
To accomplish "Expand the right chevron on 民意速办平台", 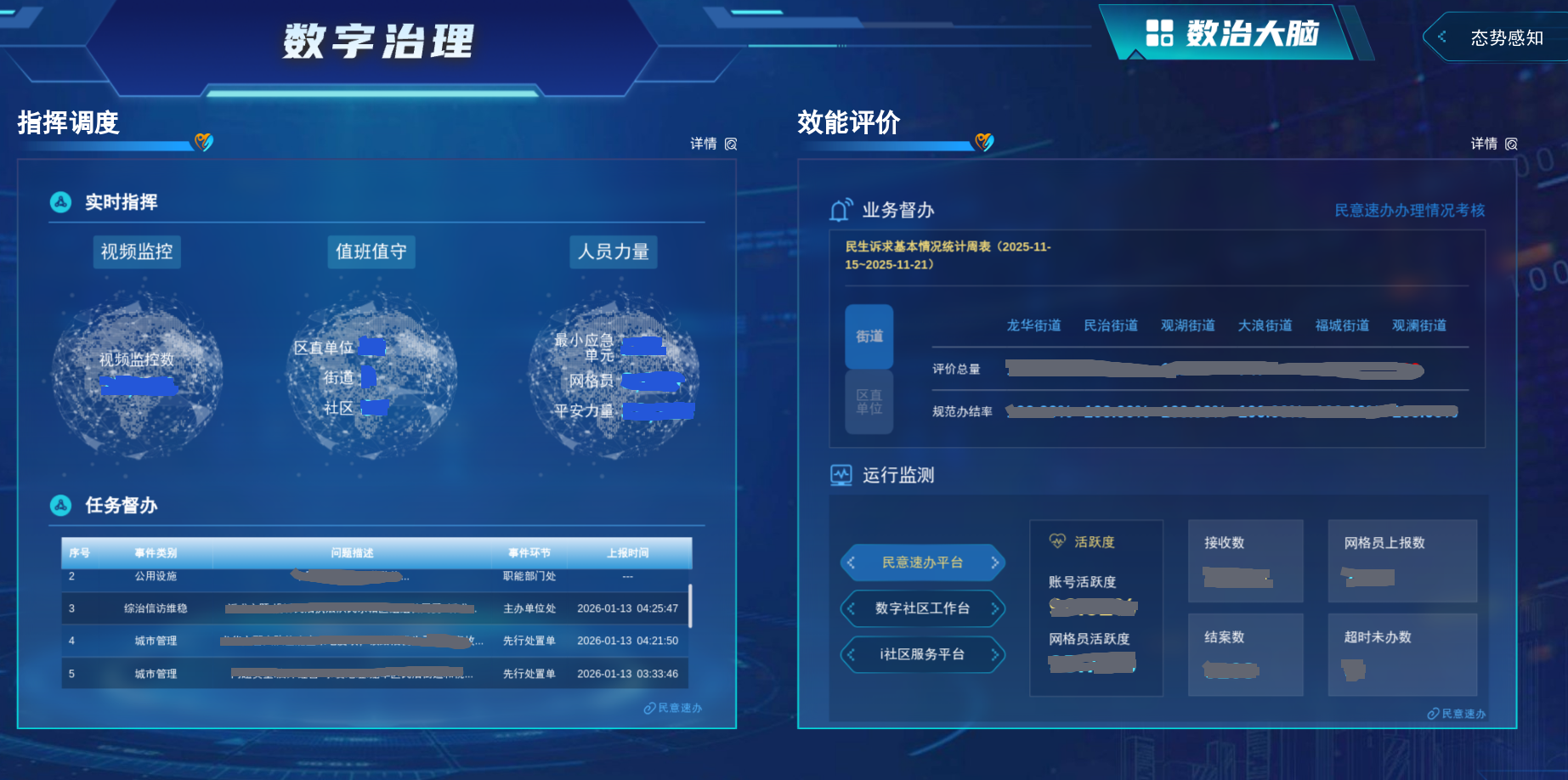I will (995, 562).
